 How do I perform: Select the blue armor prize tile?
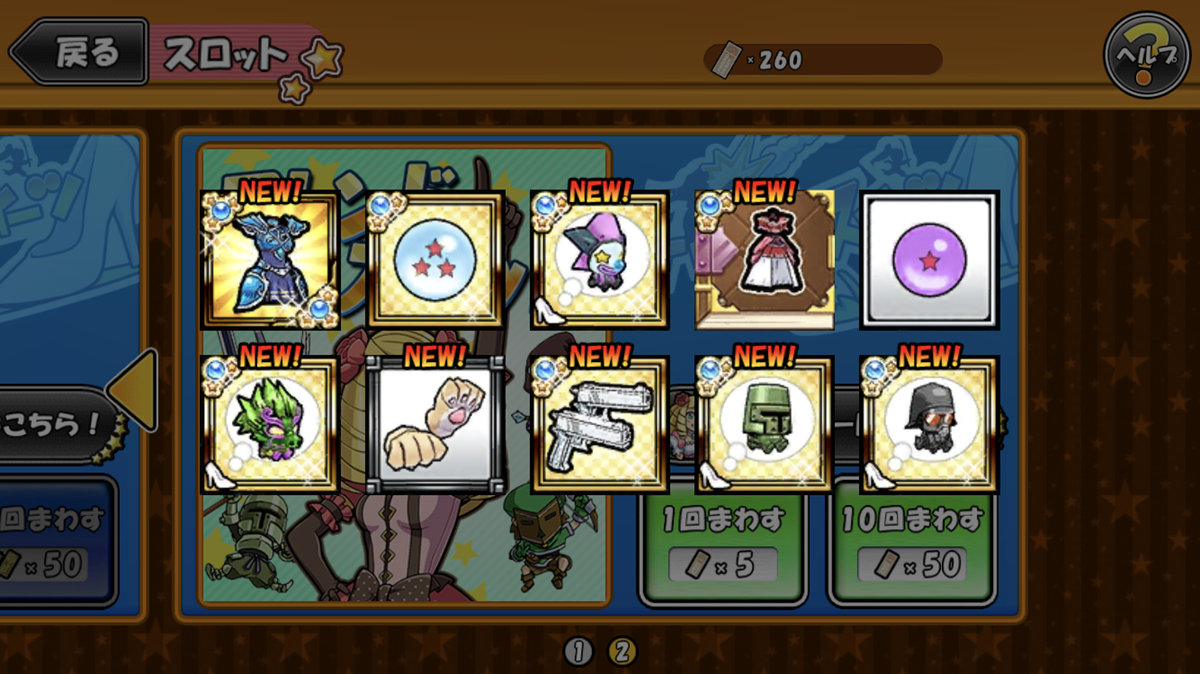point(270,260)
